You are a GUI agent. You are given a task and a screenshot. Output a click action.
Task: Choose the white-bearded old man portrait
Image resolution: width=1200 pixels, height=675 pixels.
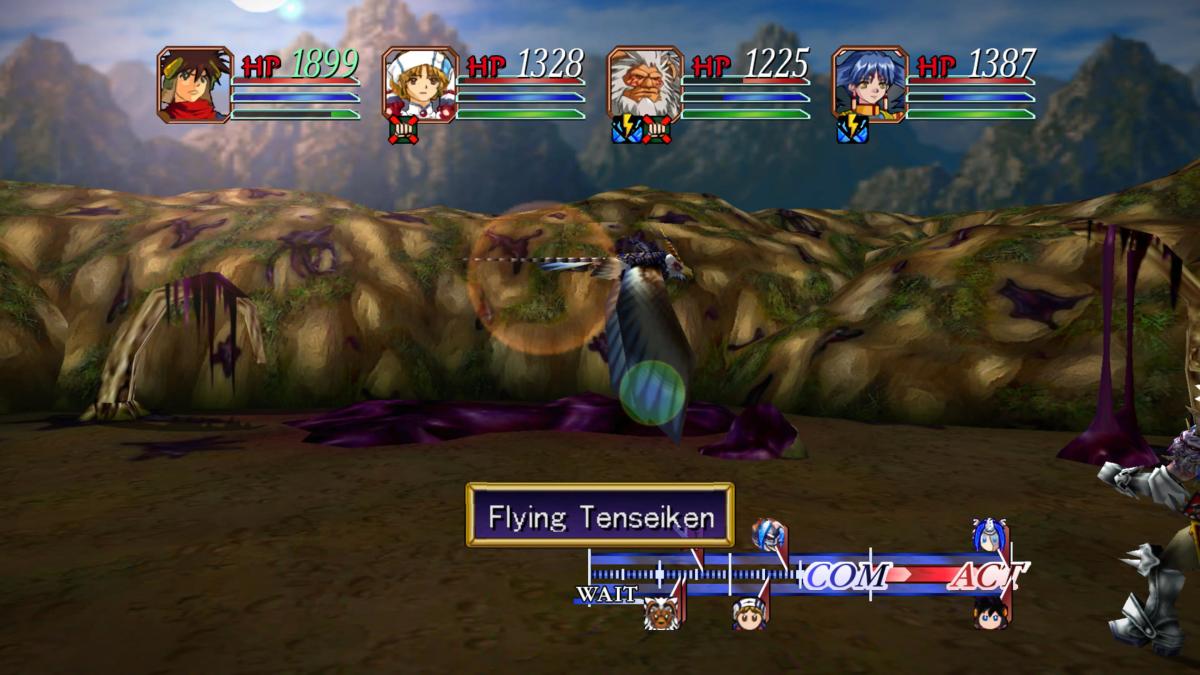pyautogui.click(x=645, y=84)
